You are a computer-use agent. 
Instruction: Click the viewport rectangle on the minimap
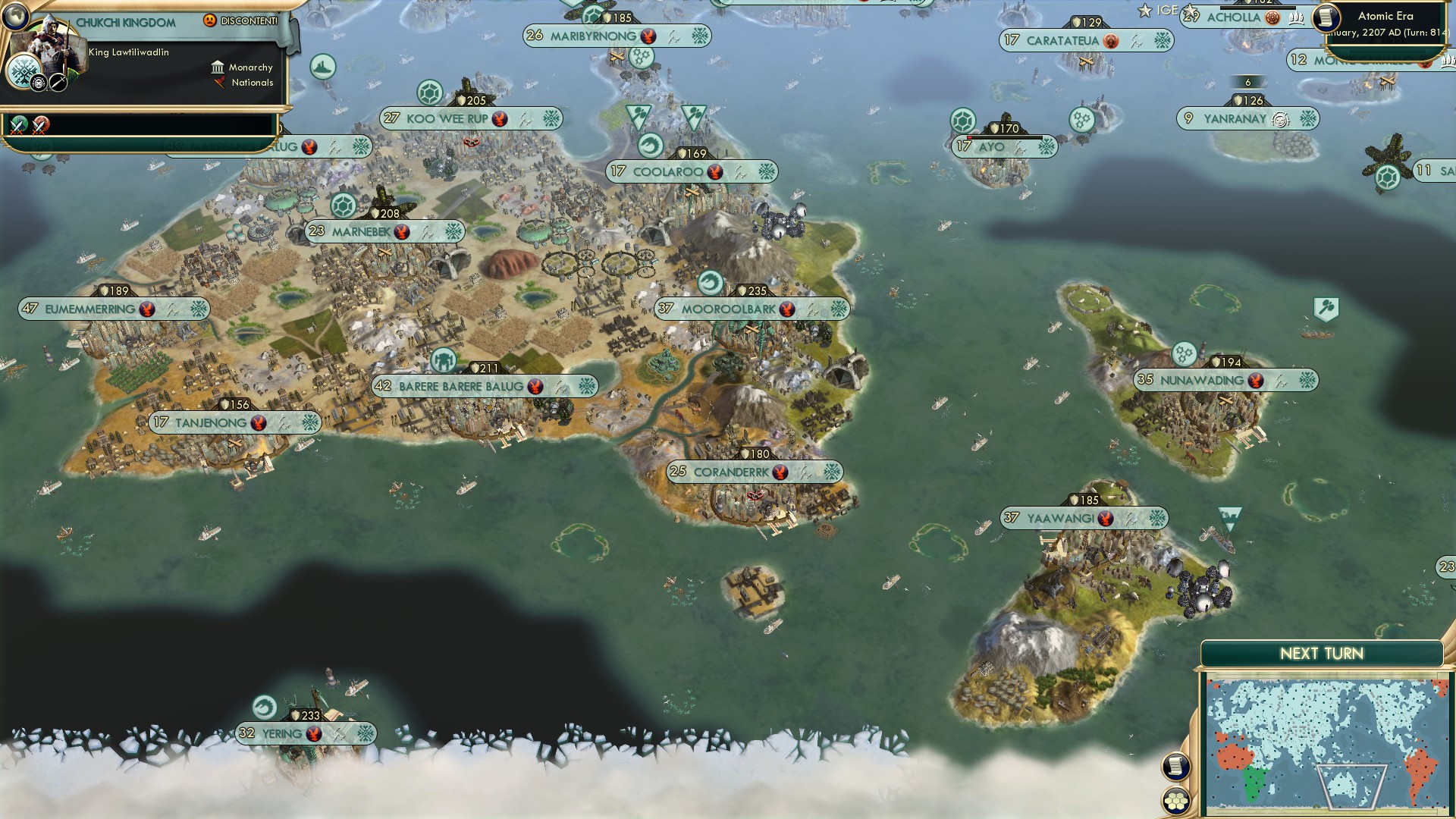[x=1351, y=786]
